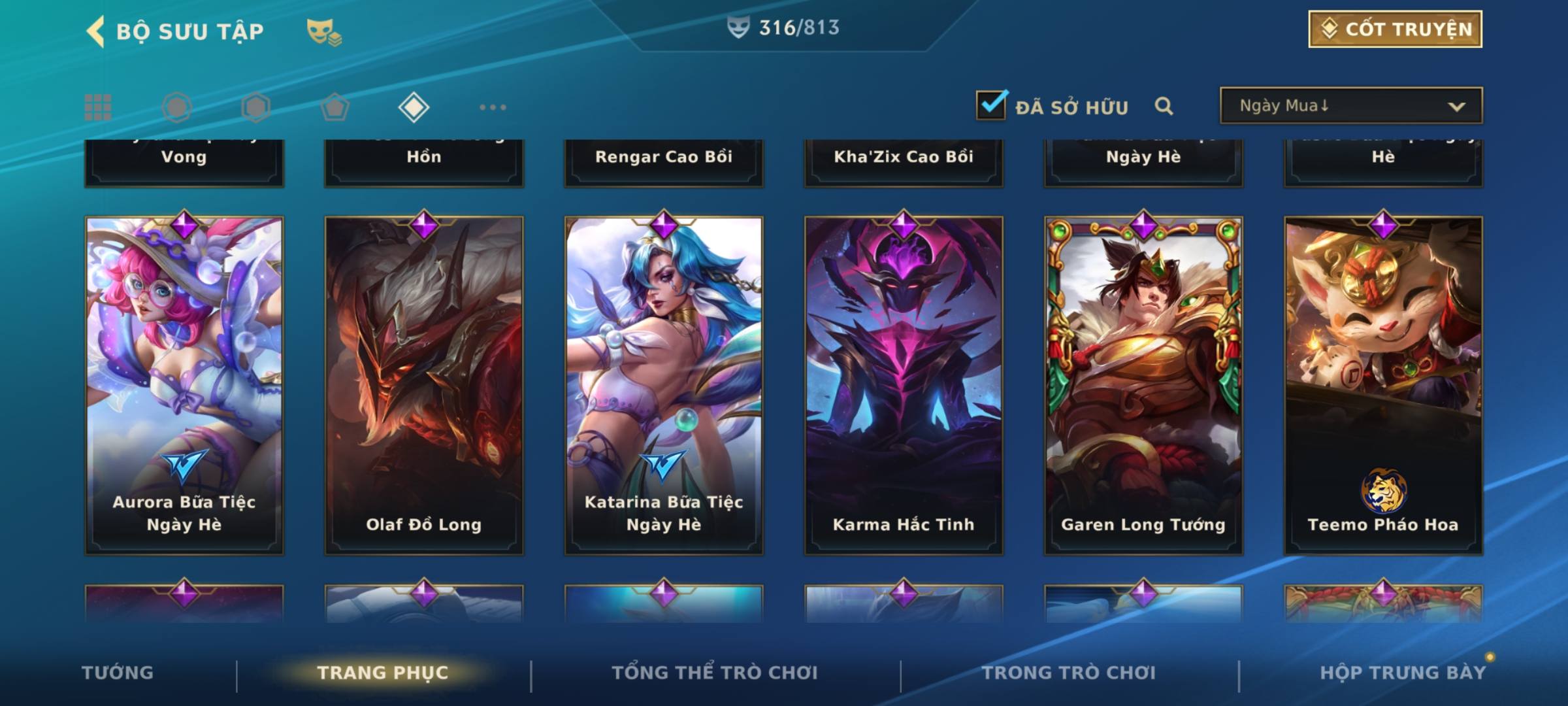The image size is (1568, 706).
Task: Open the Trong Trò Chơi tab
Action: pos(1069,673)
